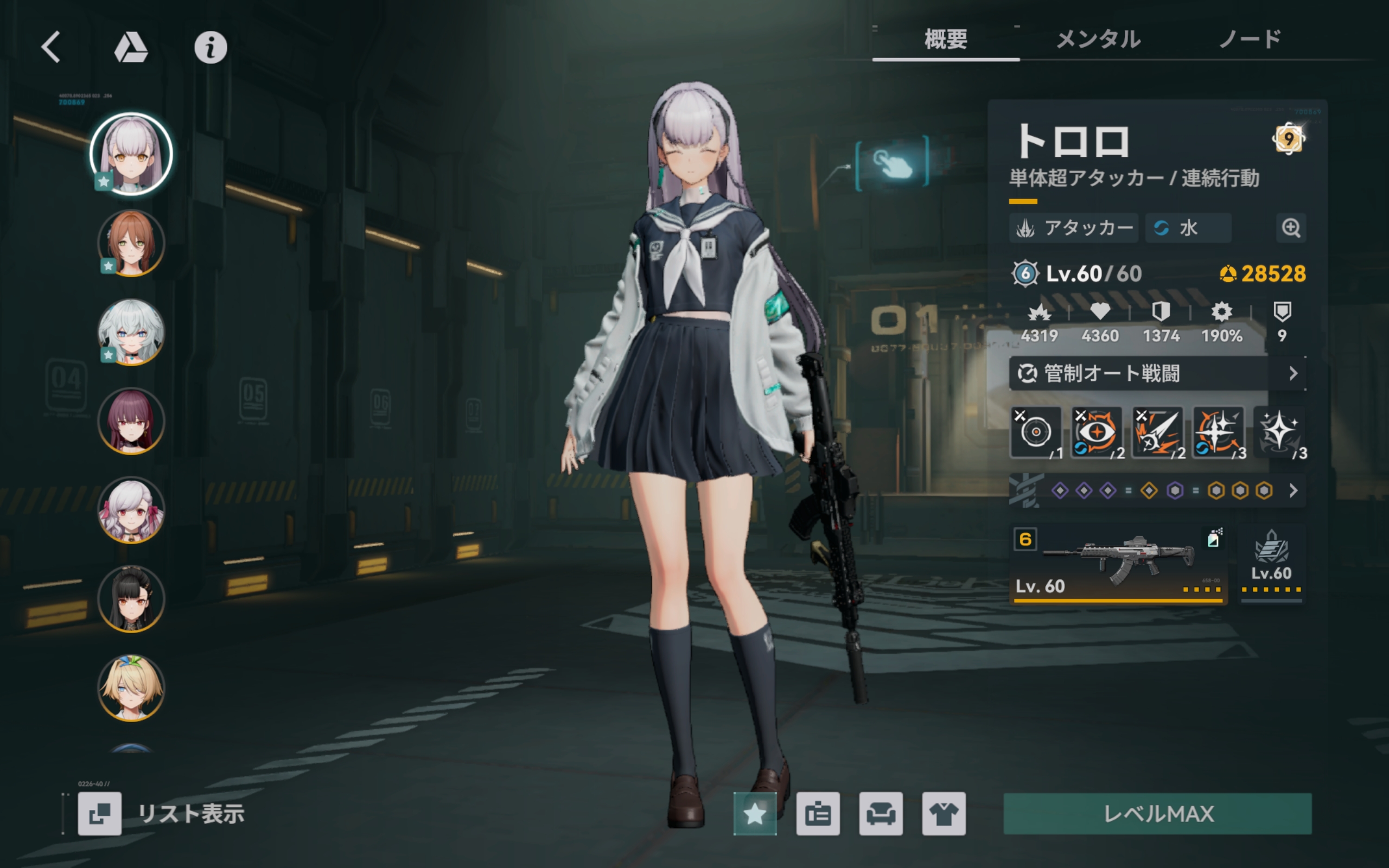Select the brown-haired character portrait
Screen dimensions: 1389x868
(x=131, y=244)
